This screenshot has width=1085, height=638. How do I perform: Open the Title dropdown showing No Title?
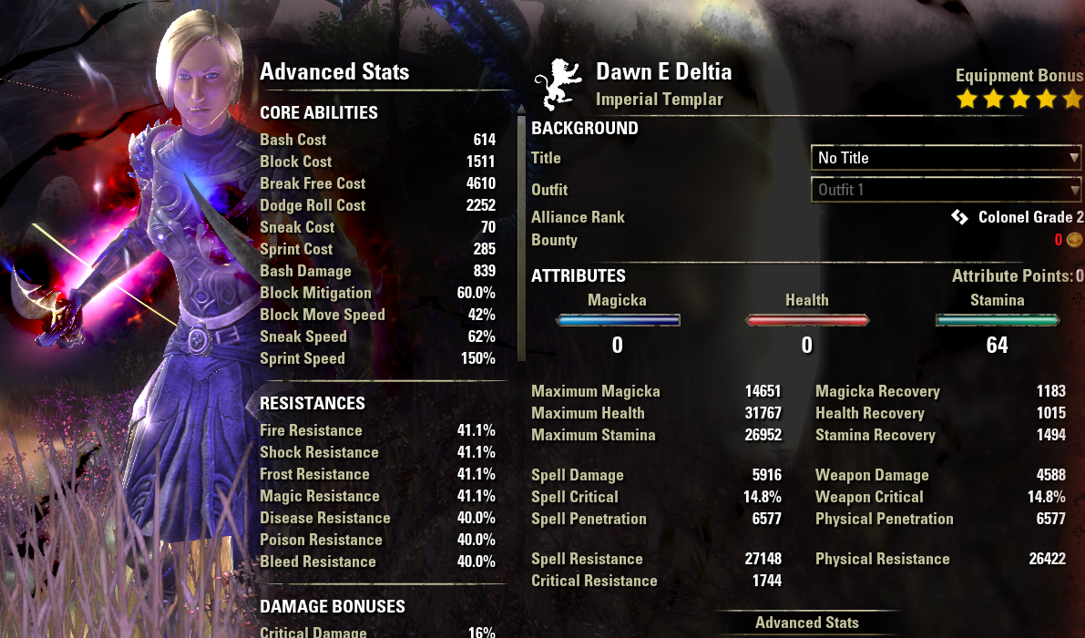[x=946, y=158]
